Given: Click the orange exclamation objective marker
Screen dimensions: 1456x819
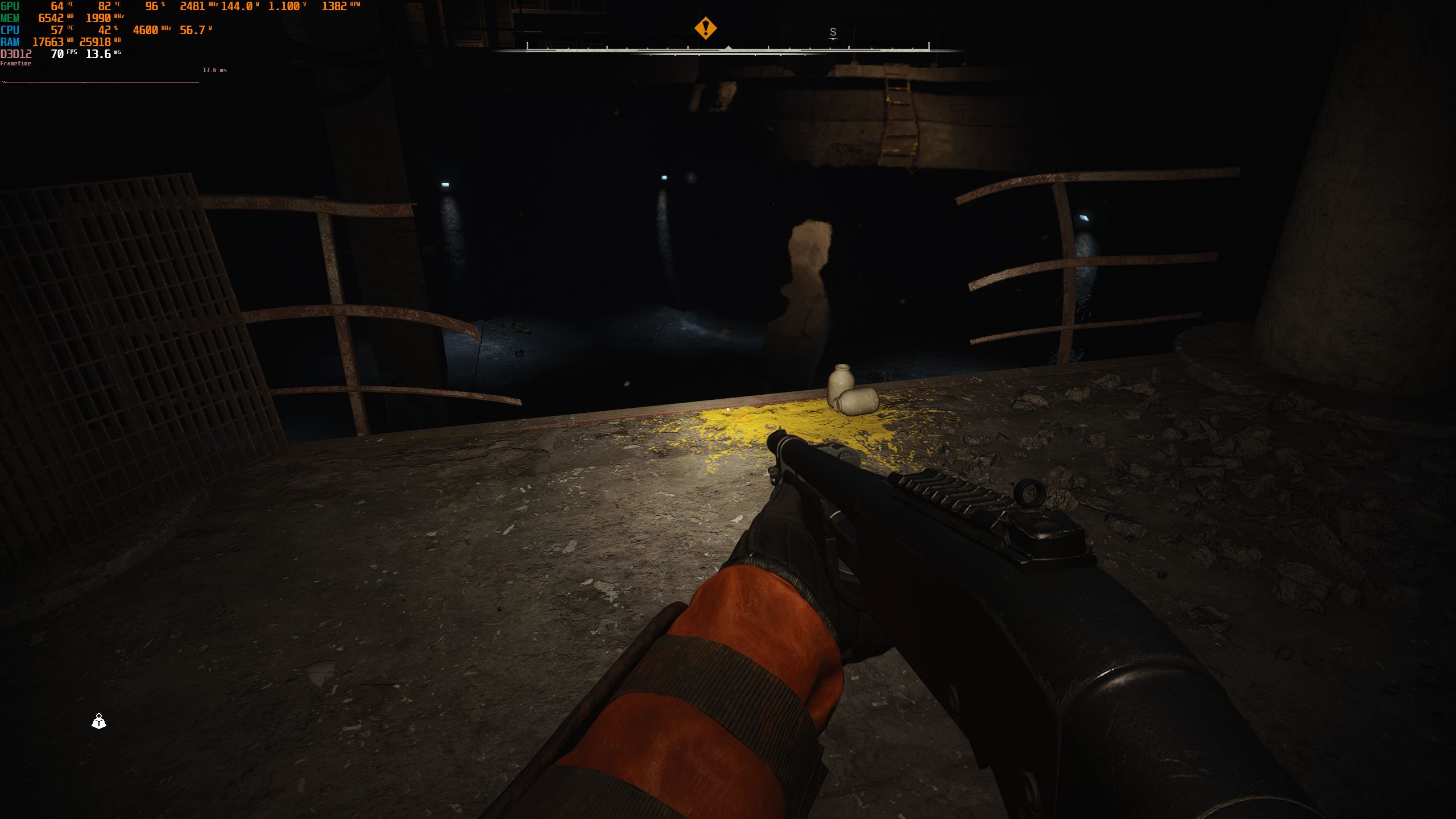Looking at the screenshot, I should 705,28.
